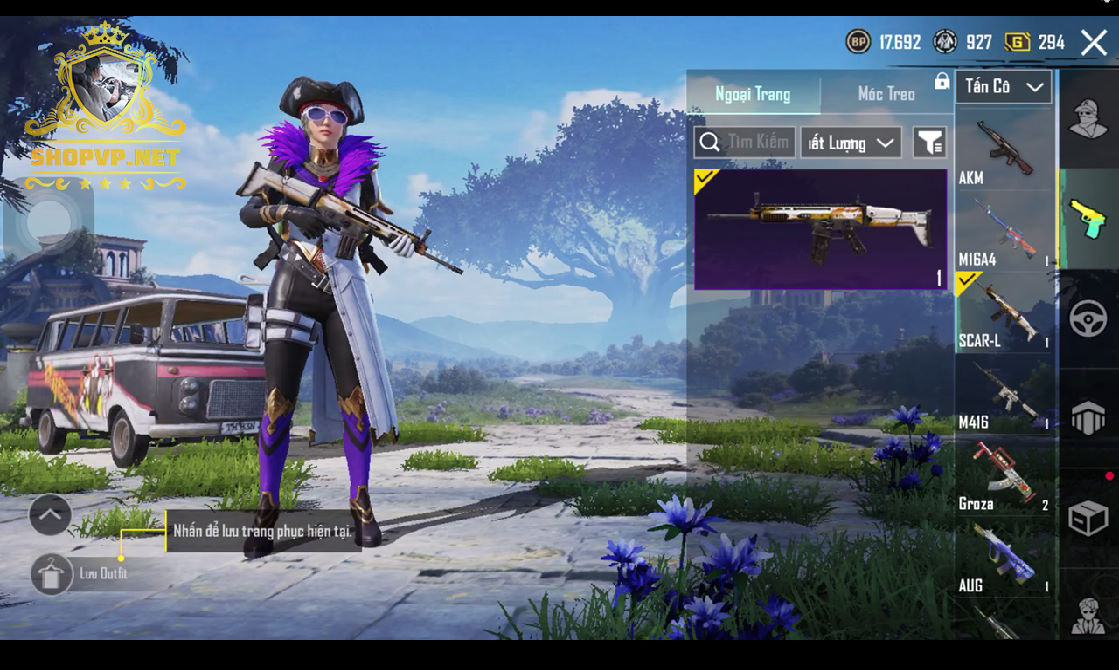Select the equipped SCAR-L skin tile

(x=820, y=229)
